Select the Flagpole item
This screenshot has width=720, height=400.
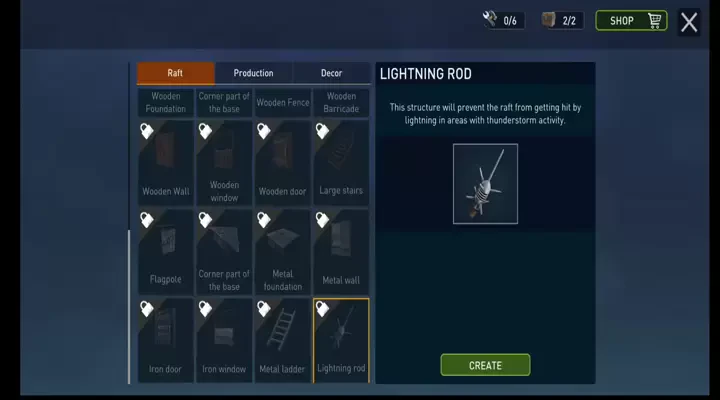[166, 250]
